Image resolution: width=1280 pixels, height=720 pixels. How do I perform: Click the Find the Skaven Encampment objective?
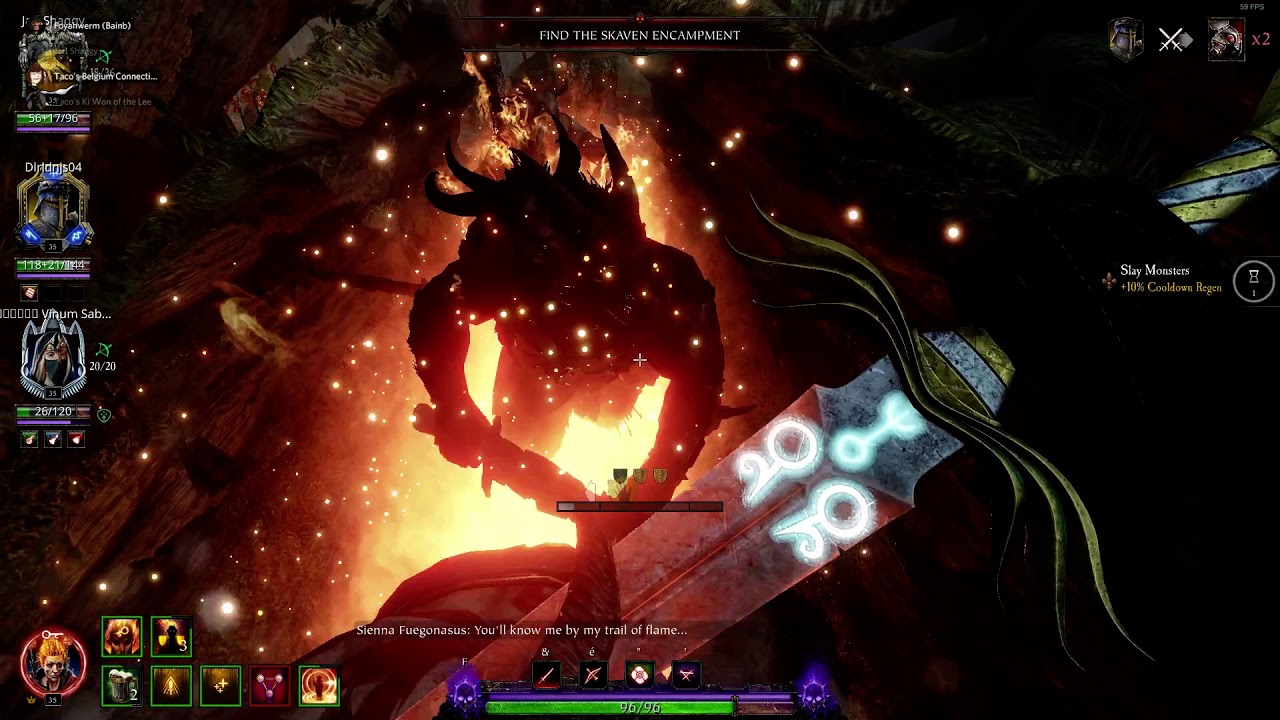click(x=640, y=35)
